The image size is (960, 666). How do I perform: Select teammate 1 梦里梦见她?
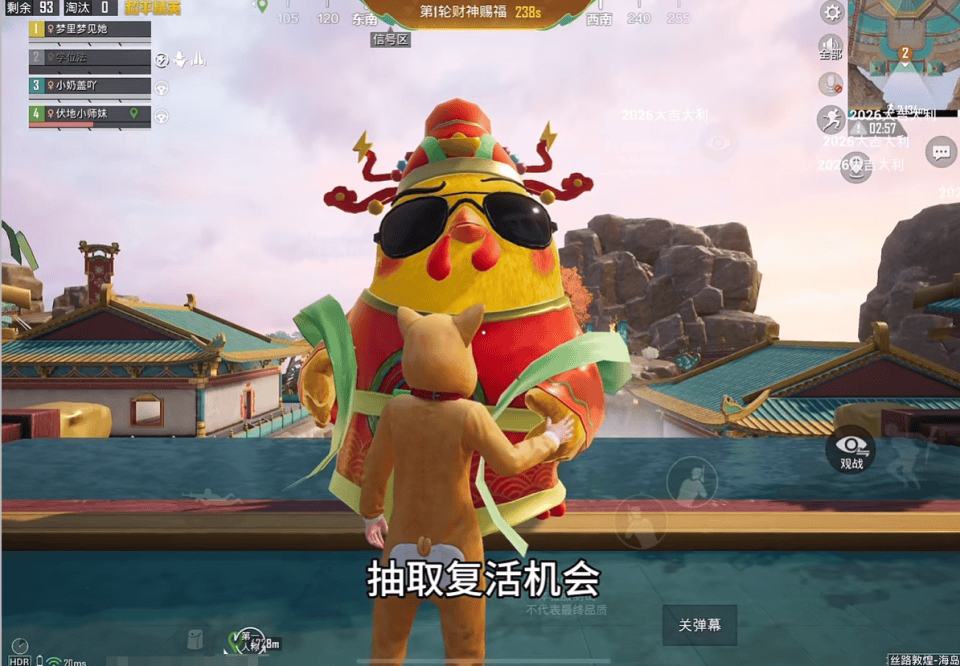click(90, 29)
